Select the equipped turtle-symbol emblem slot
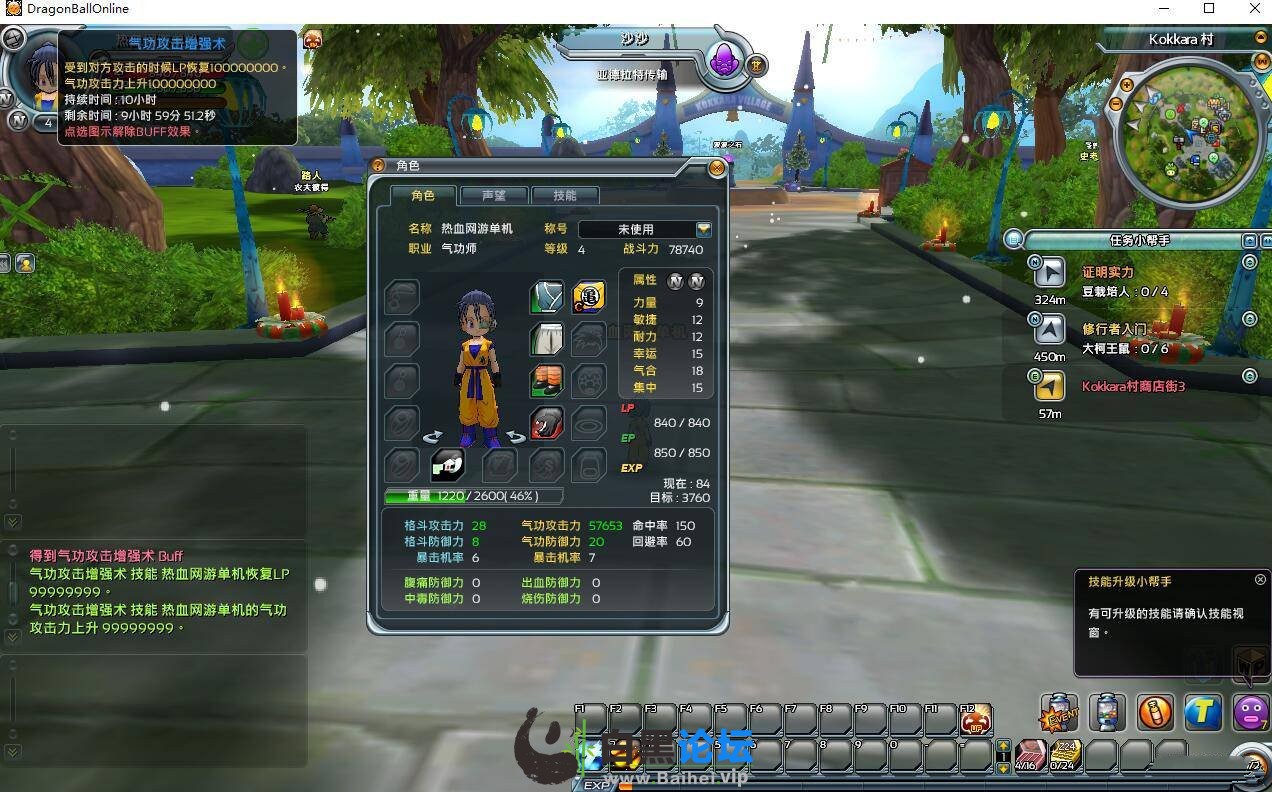This screenshot has width=1272, height=792. [x=588, y=297]
